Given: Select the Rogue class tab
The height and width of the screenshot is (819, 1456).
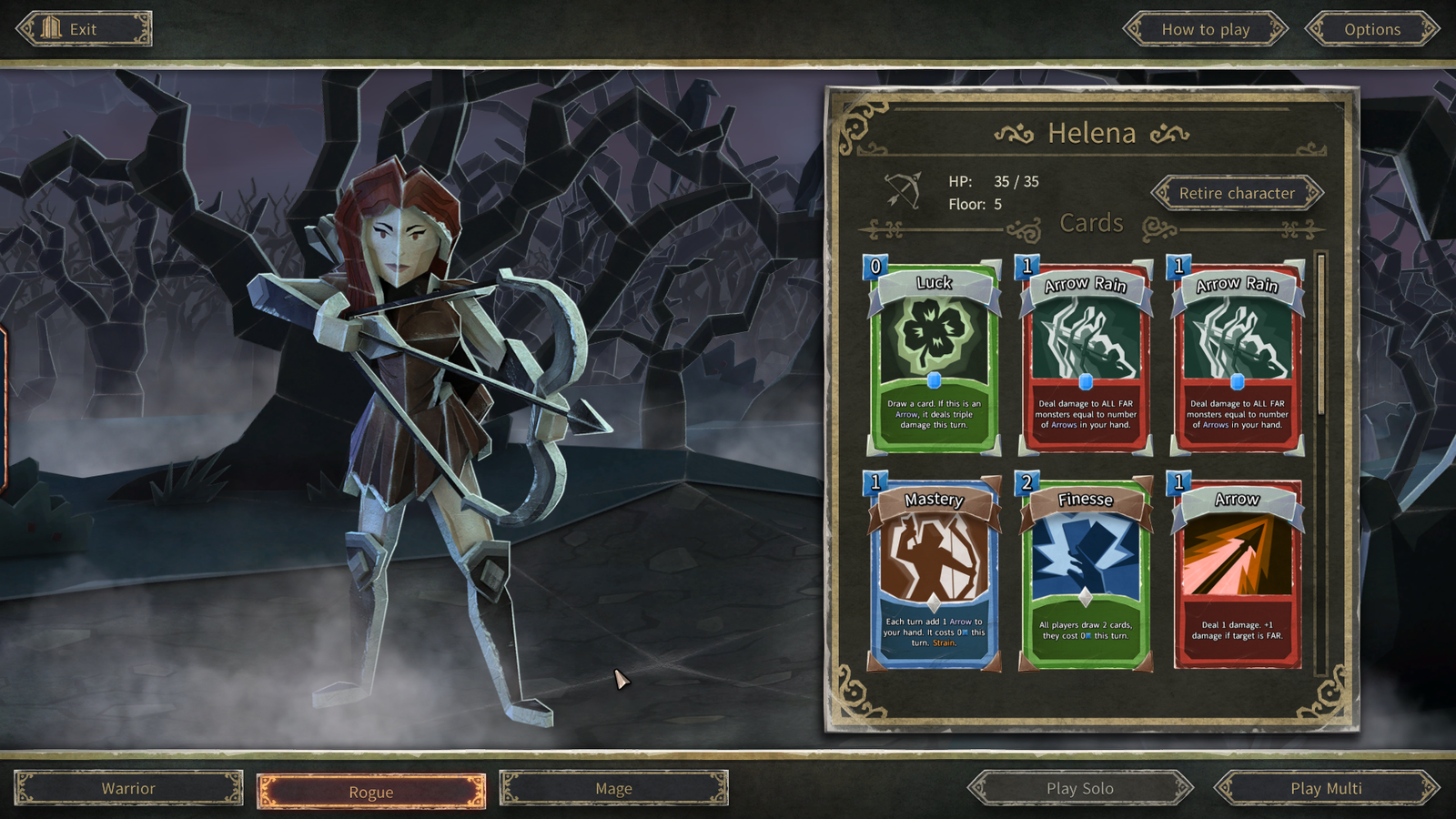Looking at the screenshot, I should click(371, 792).
